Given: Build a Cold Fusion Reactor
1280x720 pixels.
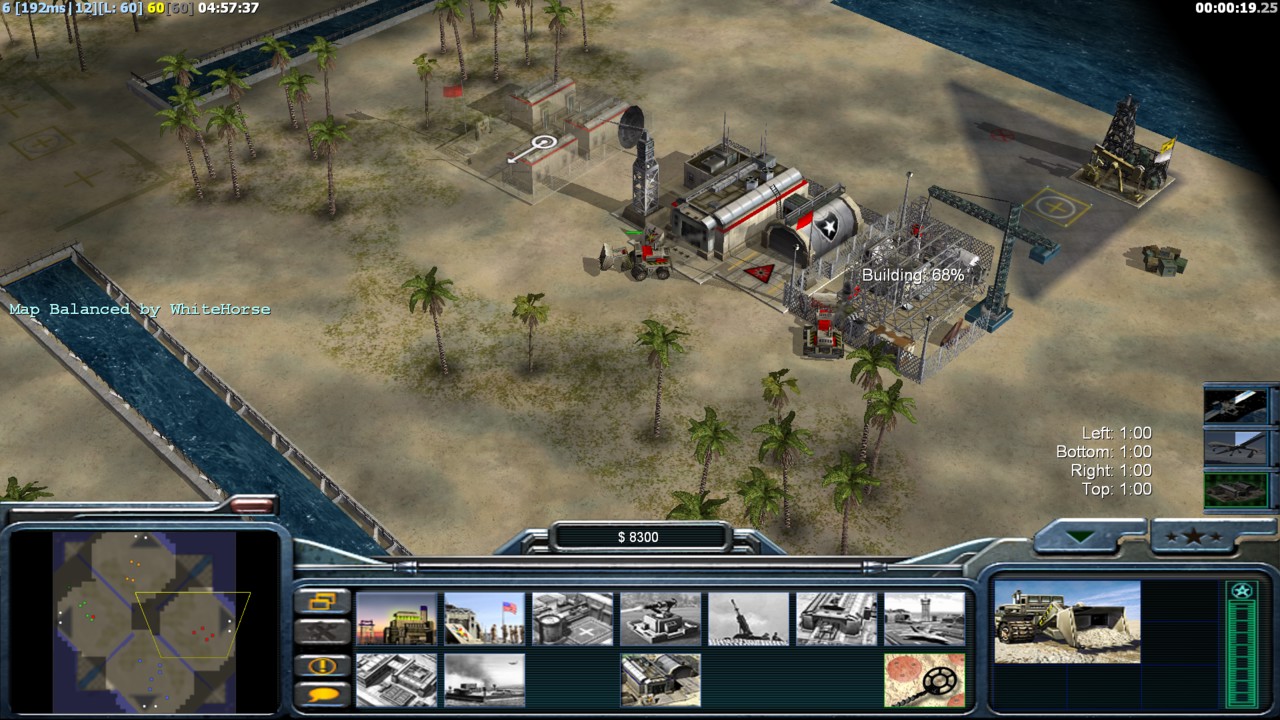Looking at the screenshot, I should [x=396, y=619].
